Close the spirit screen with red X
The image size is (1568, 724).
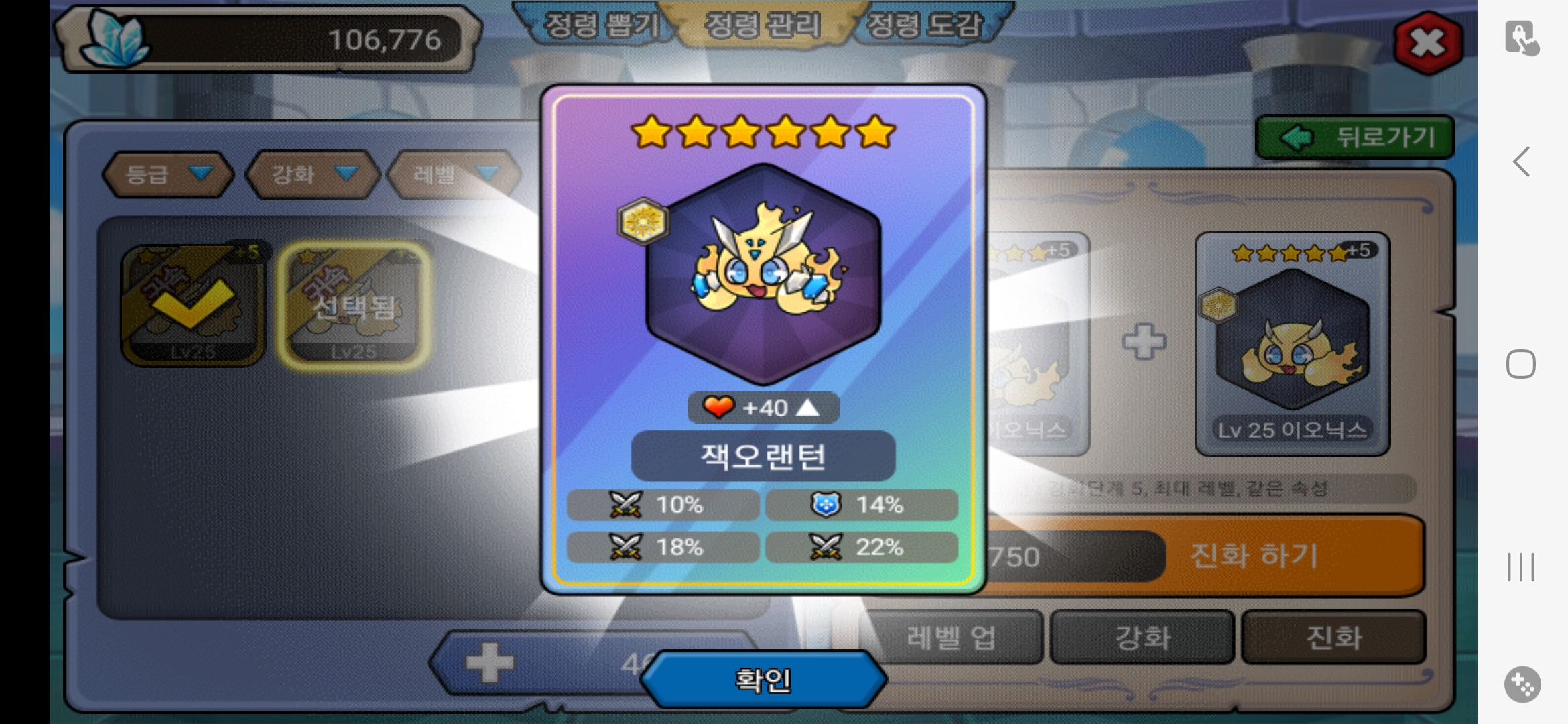pos(1427,44)
